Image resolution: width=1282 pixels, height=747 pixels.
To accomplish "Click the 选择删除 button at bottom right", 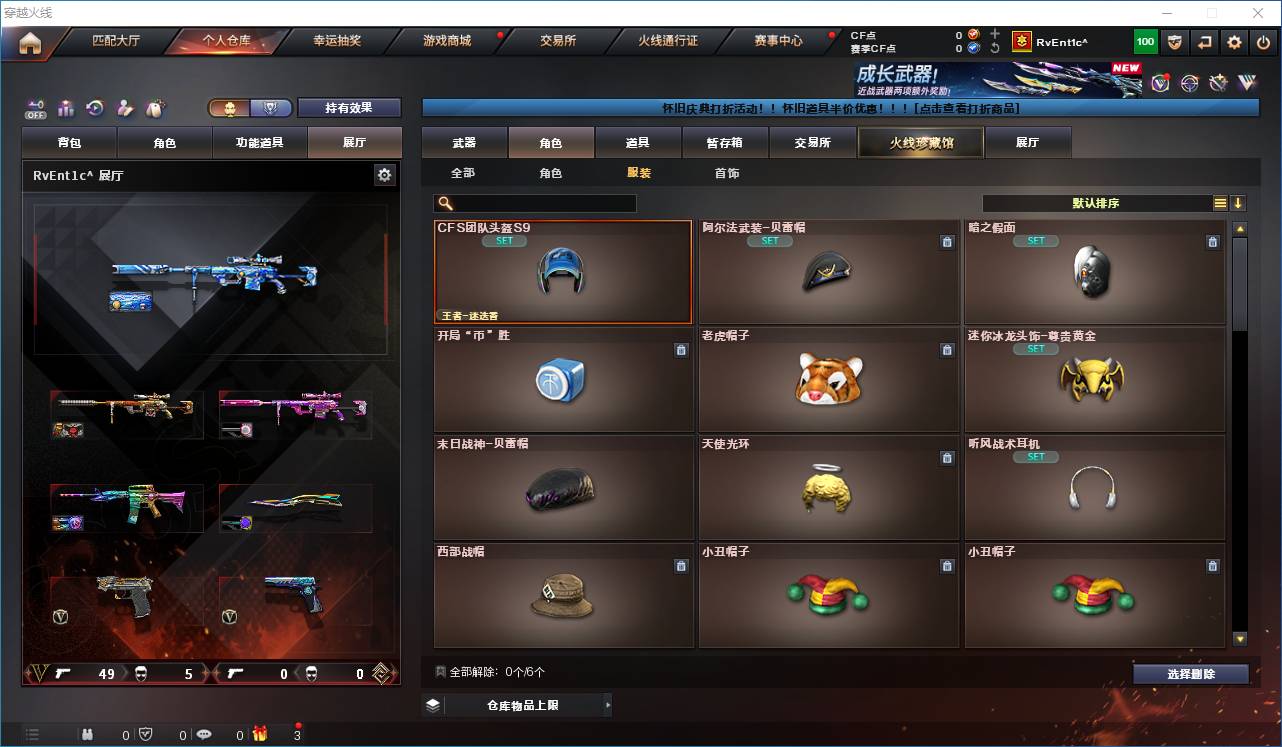I will pos(1191,673).
